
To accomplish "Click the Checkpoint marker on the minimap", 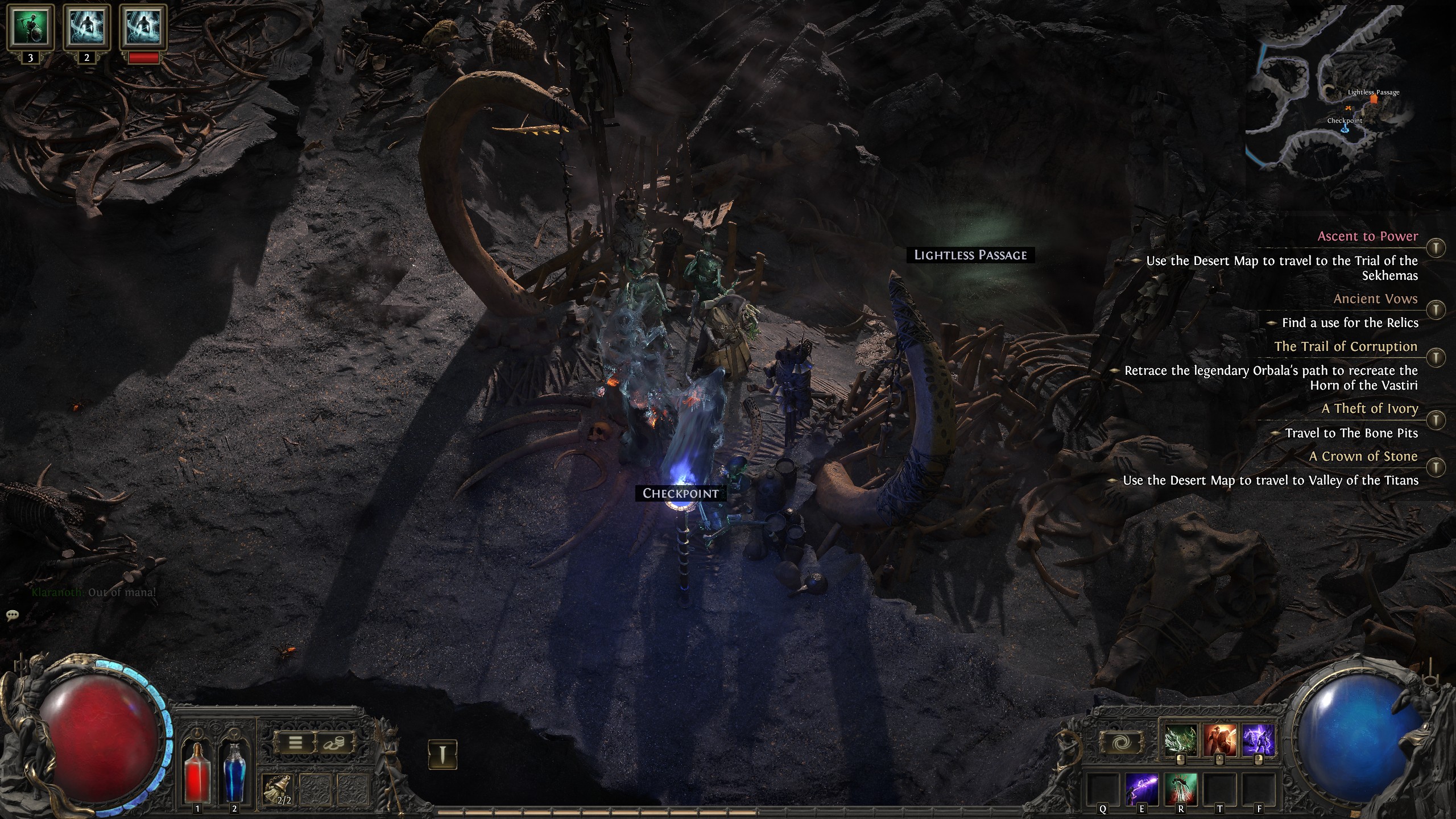I will [x=1346, y=130].
